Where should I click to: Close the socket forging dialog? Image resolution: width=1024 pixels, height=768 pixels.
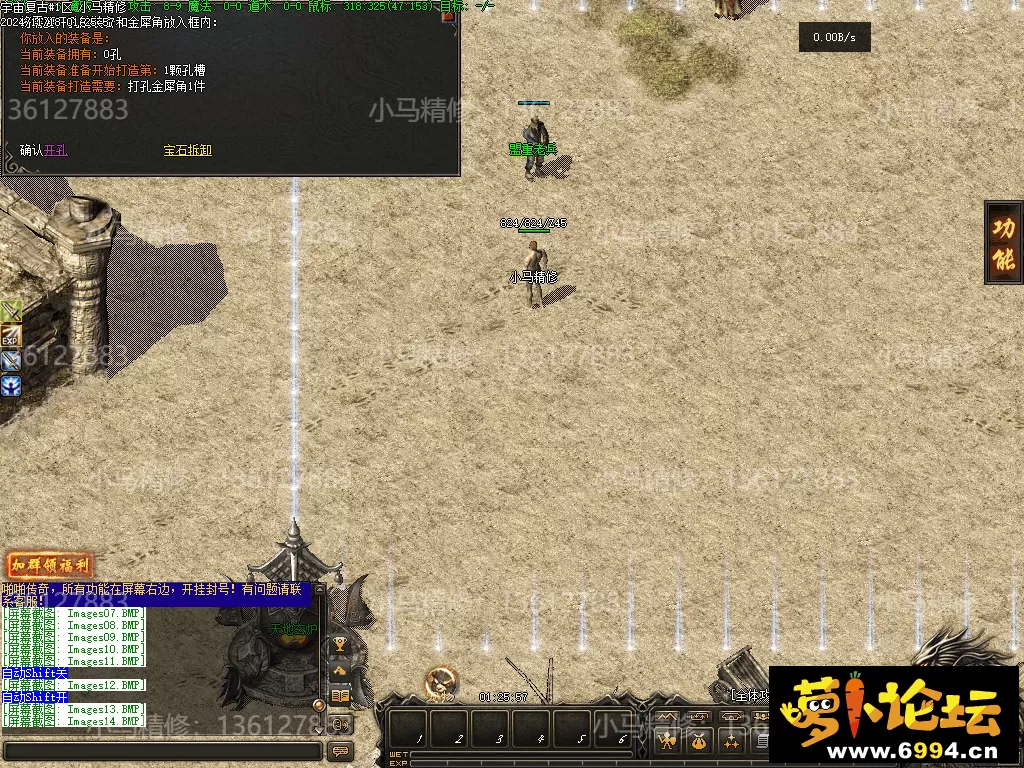click(448, 15)
